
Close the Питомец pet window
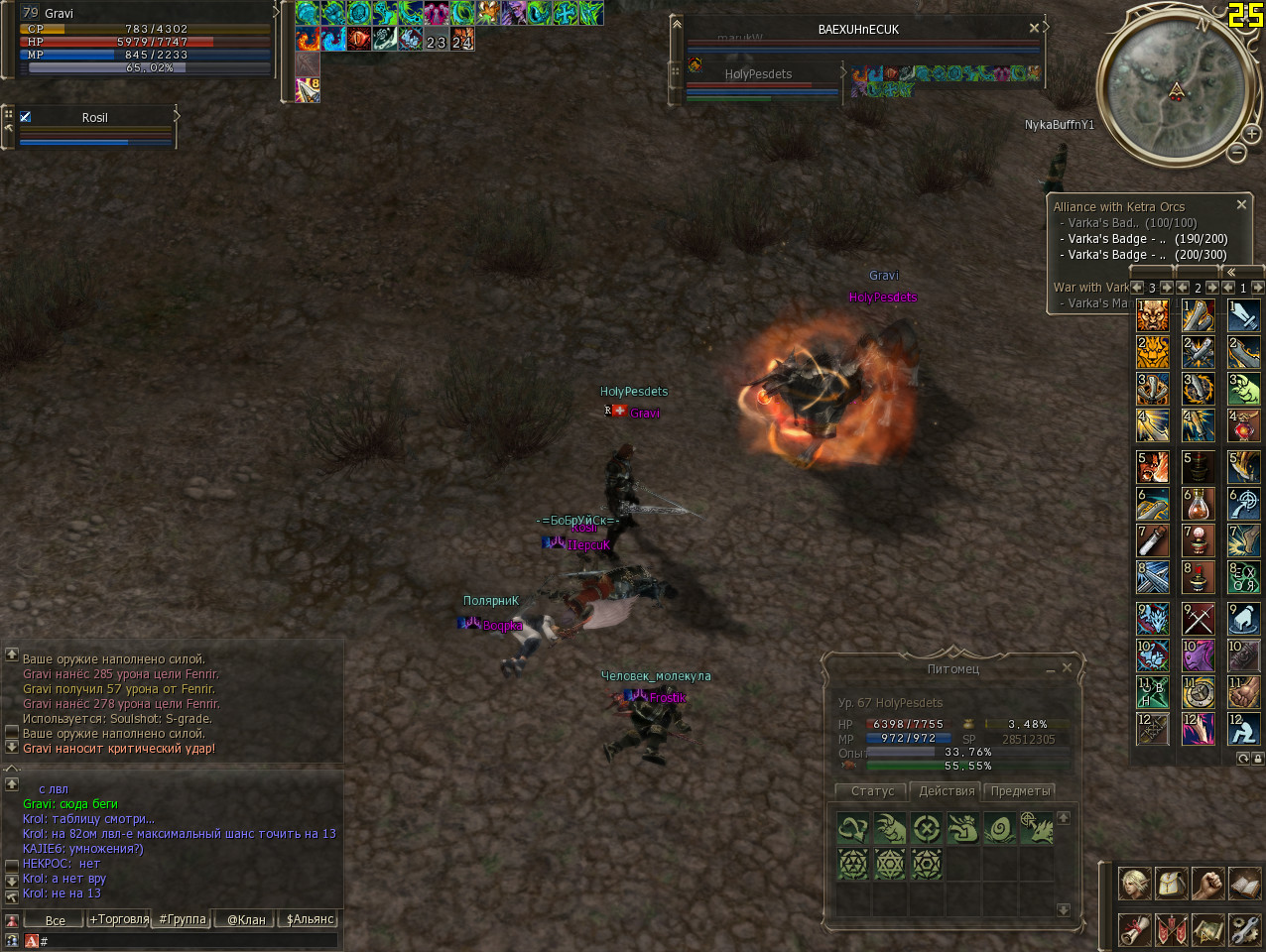click(1068, 667)
